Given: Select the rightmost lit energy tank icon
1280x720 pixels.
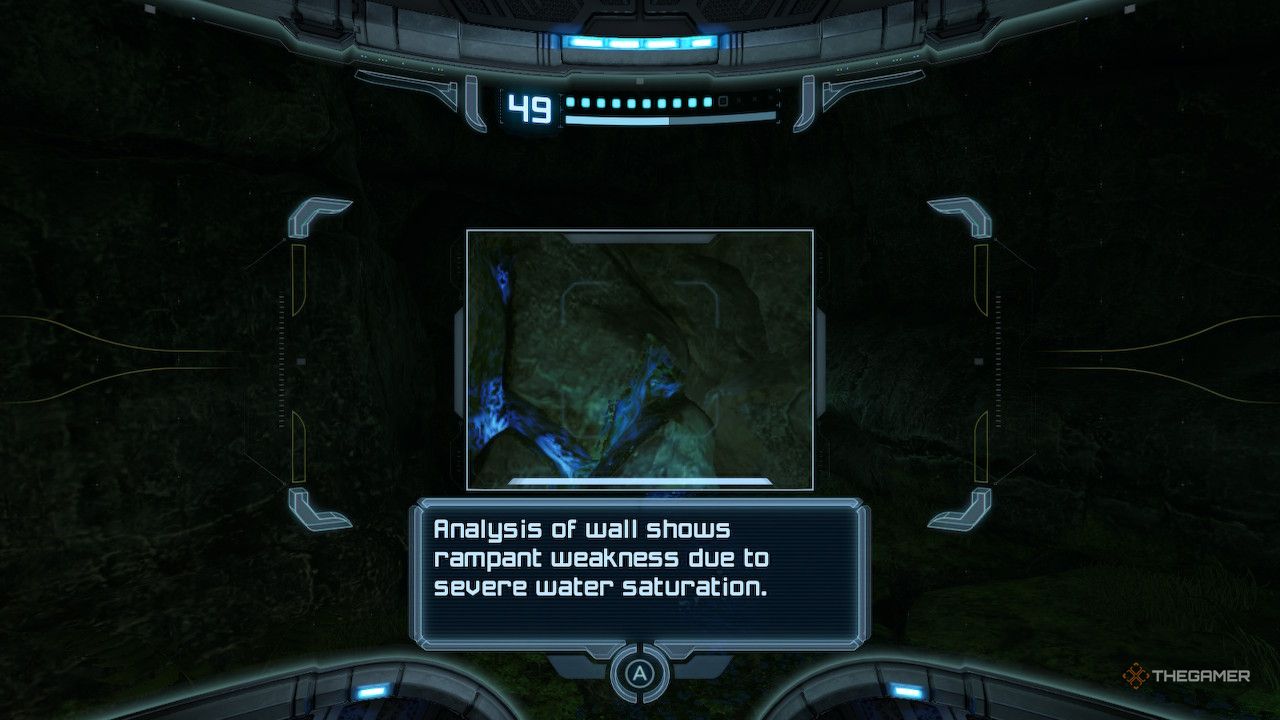Looking at the screenshot, I should coord(707,102).
